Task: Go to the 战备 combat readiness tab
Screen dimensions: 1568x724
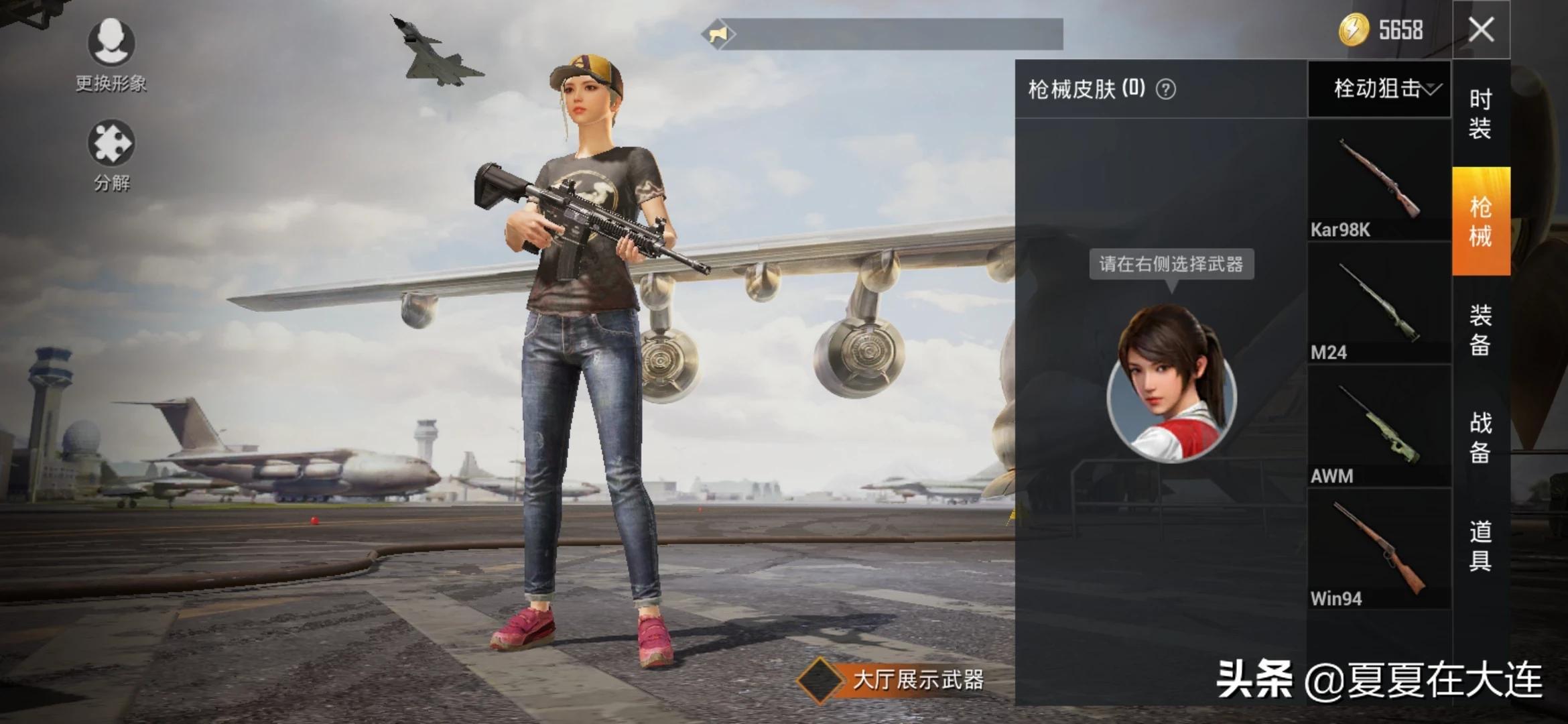Action: click(x=1480, y=437)
